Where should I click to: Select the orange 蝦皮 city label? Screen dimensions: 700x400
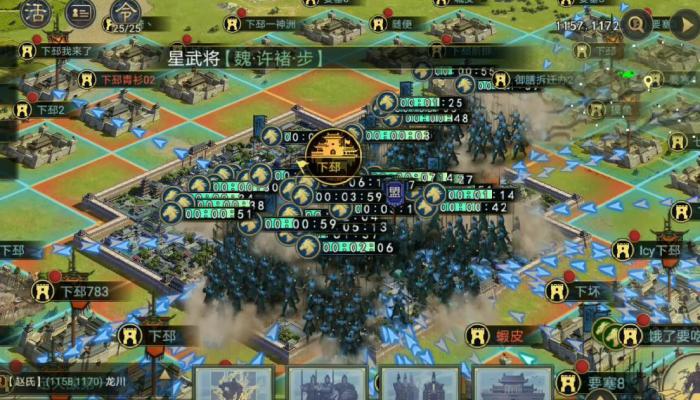click(509, 336)
